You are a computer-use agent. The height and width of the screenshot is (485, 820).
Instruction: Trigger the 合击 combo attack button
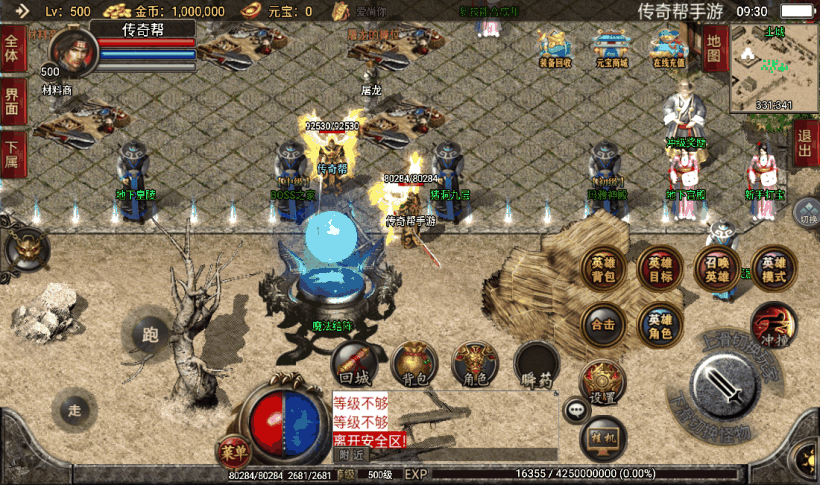pyautogui.click(x=603, y=324)
